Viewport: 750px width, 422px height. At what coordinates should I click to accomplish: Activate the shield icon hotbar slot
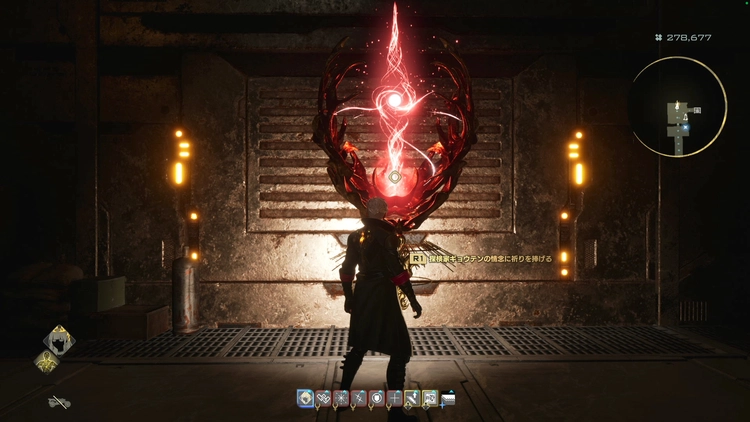click(x=375, y=398)
